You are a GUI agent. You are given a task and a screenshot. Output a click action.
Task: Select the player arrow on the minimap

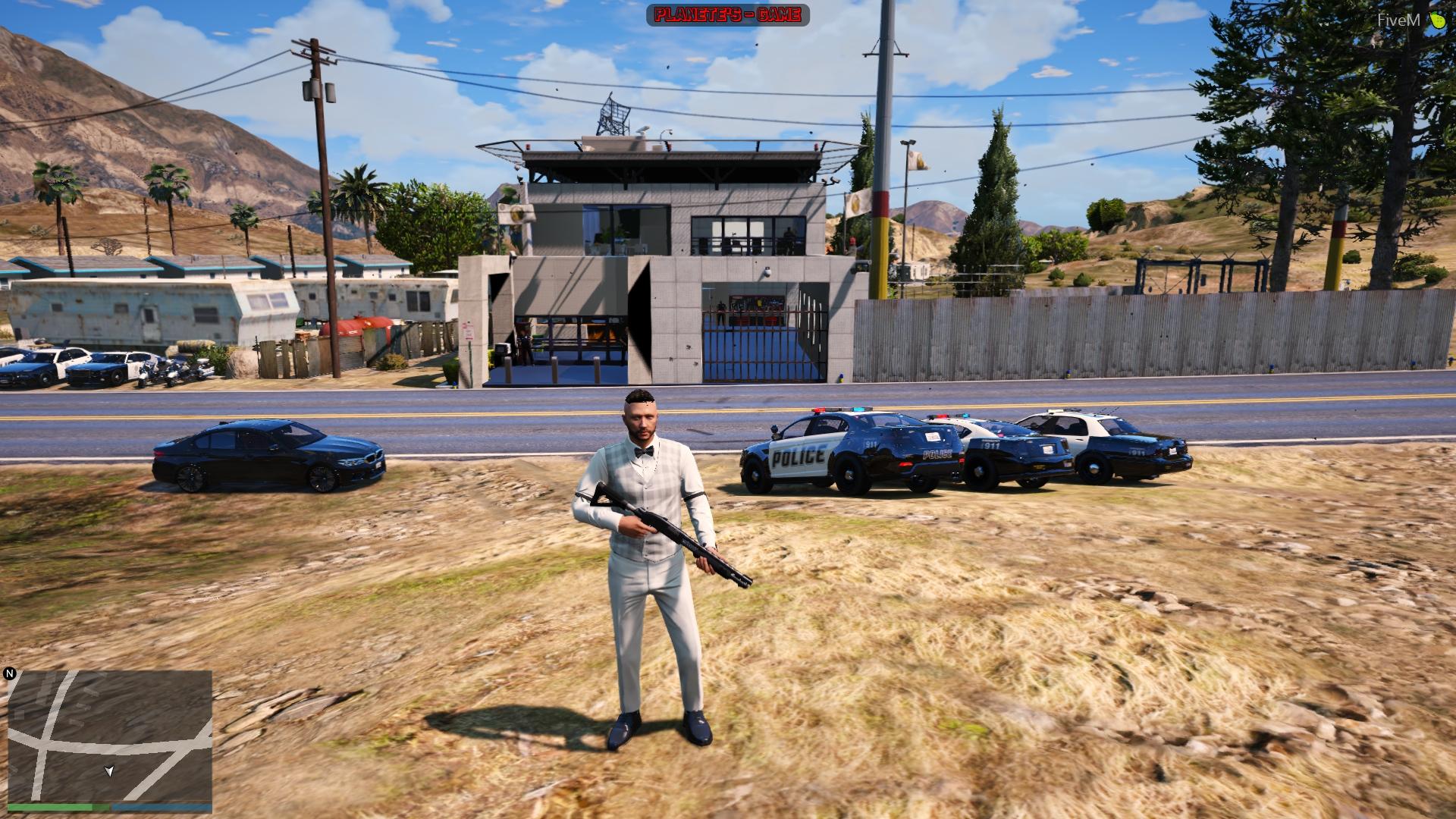tap(109, 770)
